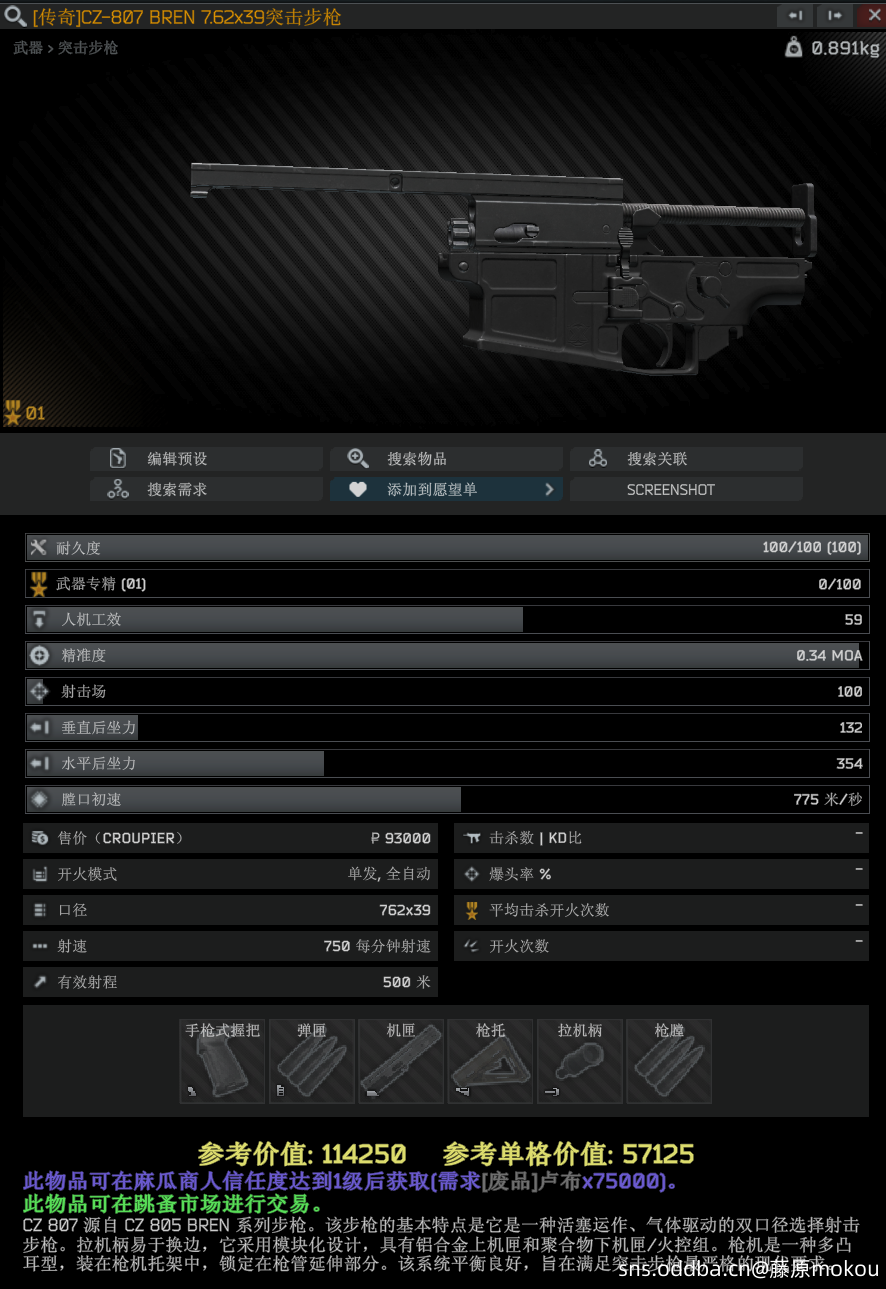Open the 机匣 receiver slot
Image resolution: width=886 pixels, height=1289 pixels.
point(401,1061)
